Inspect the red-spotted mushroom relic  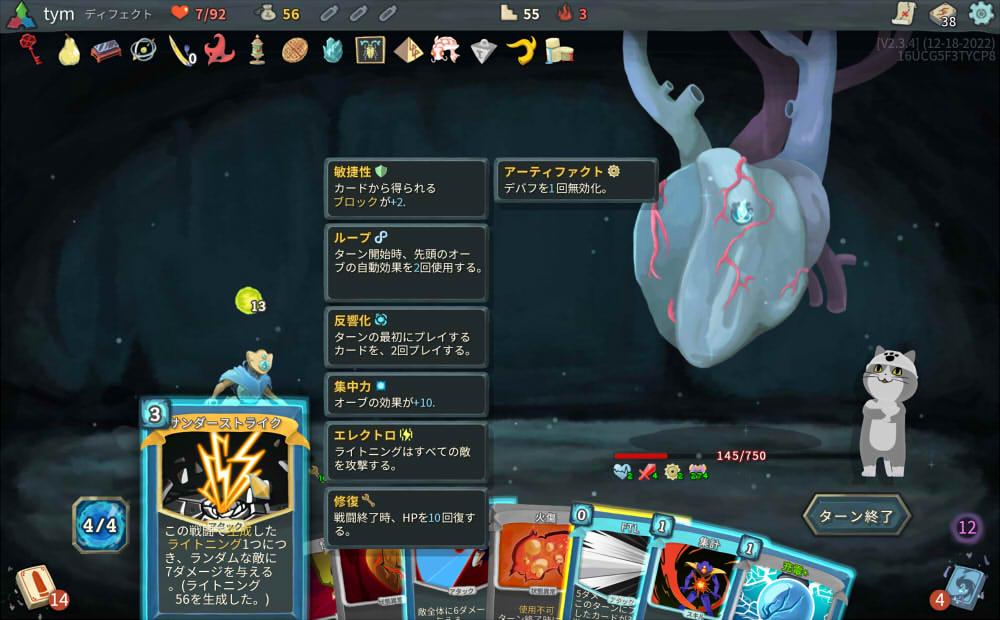[445, 50]
